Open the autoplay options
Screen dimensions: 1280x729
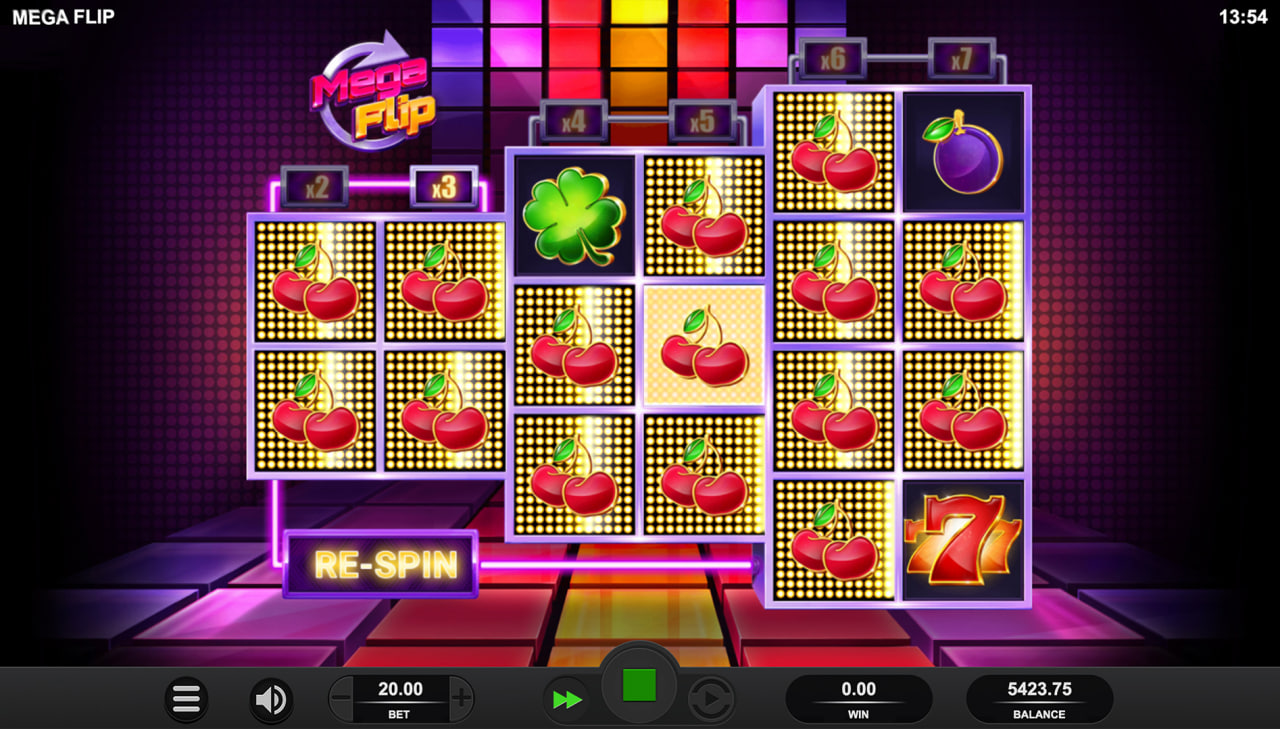point(712,698)
